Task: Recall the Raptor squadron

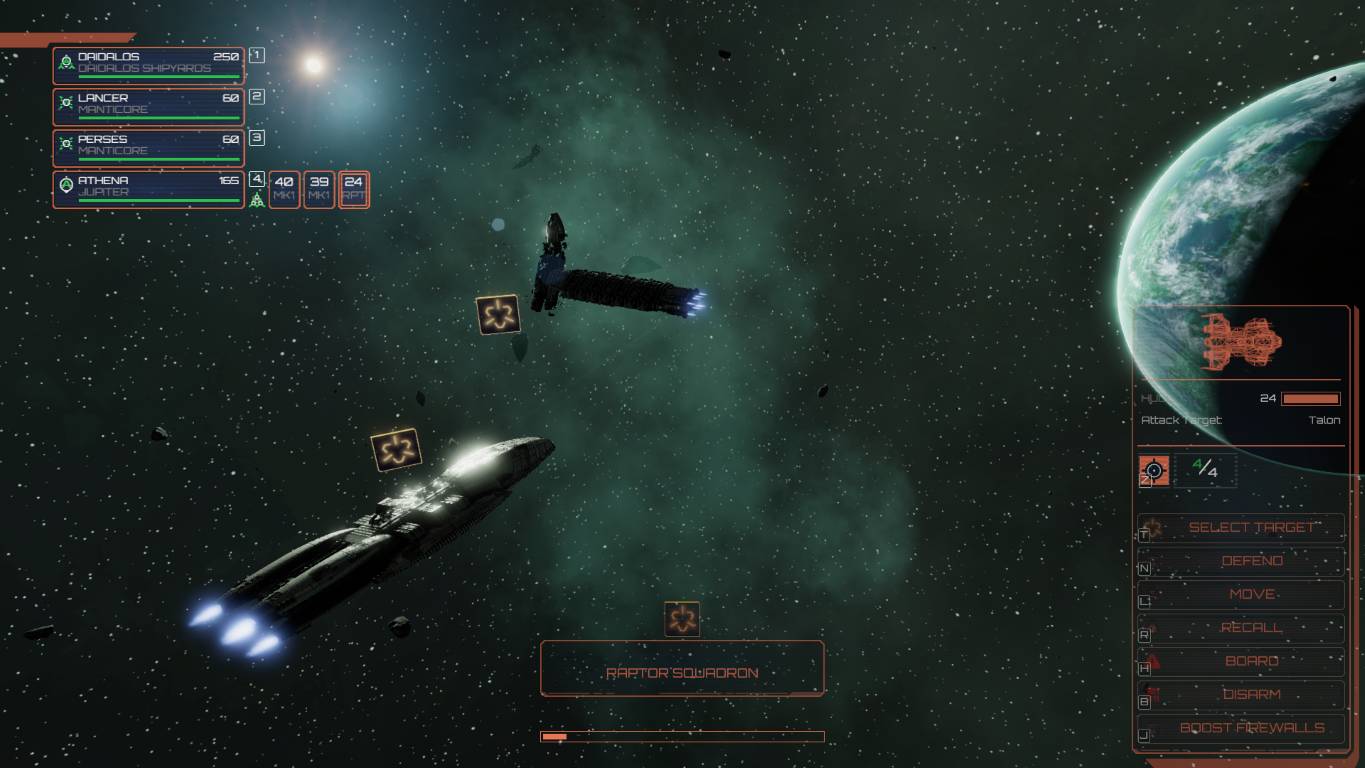Action: [1251, 628]
